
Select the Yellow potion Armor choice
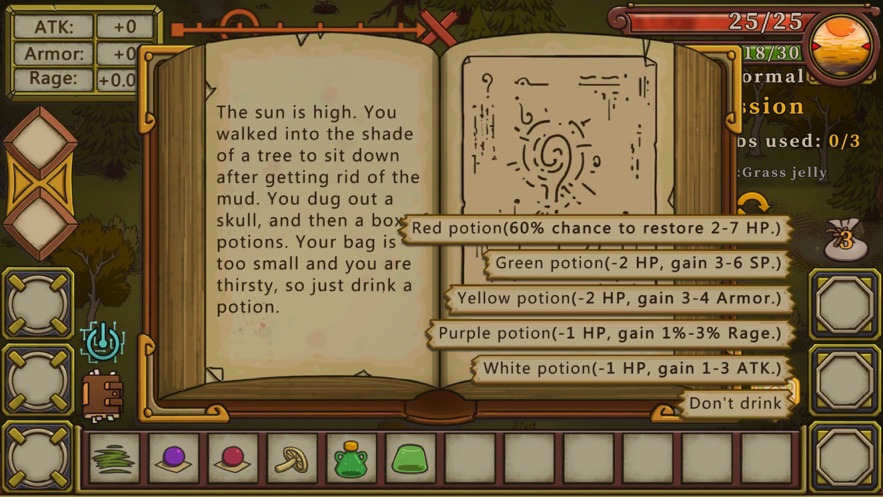[619, 299]
